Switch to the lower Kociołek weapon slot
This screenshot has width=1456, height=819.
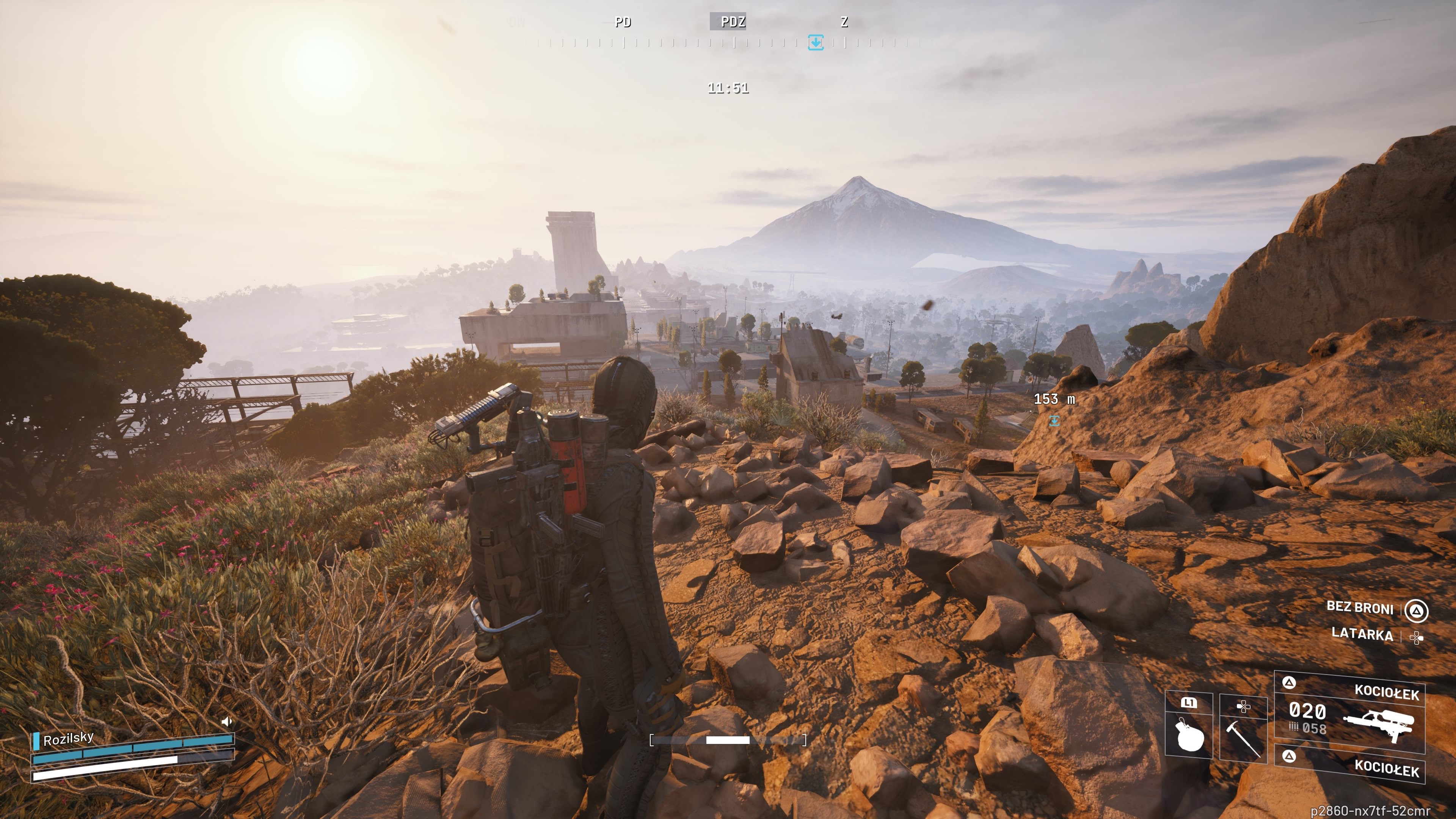click(x=1351, y=766)
